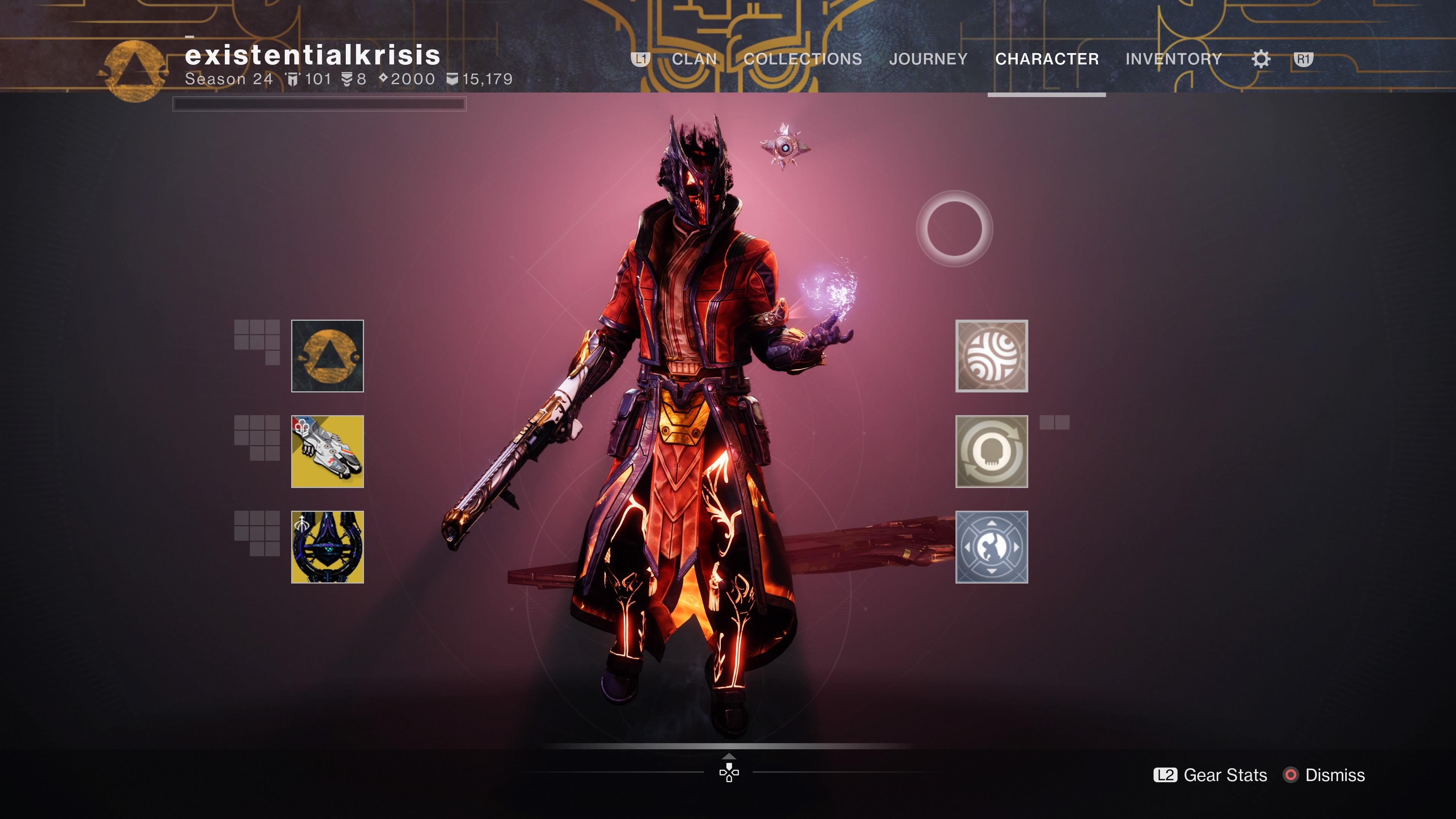
Task: Select the Ghost shell above the character
Action: pyautogui.click(x=784, y=147)
